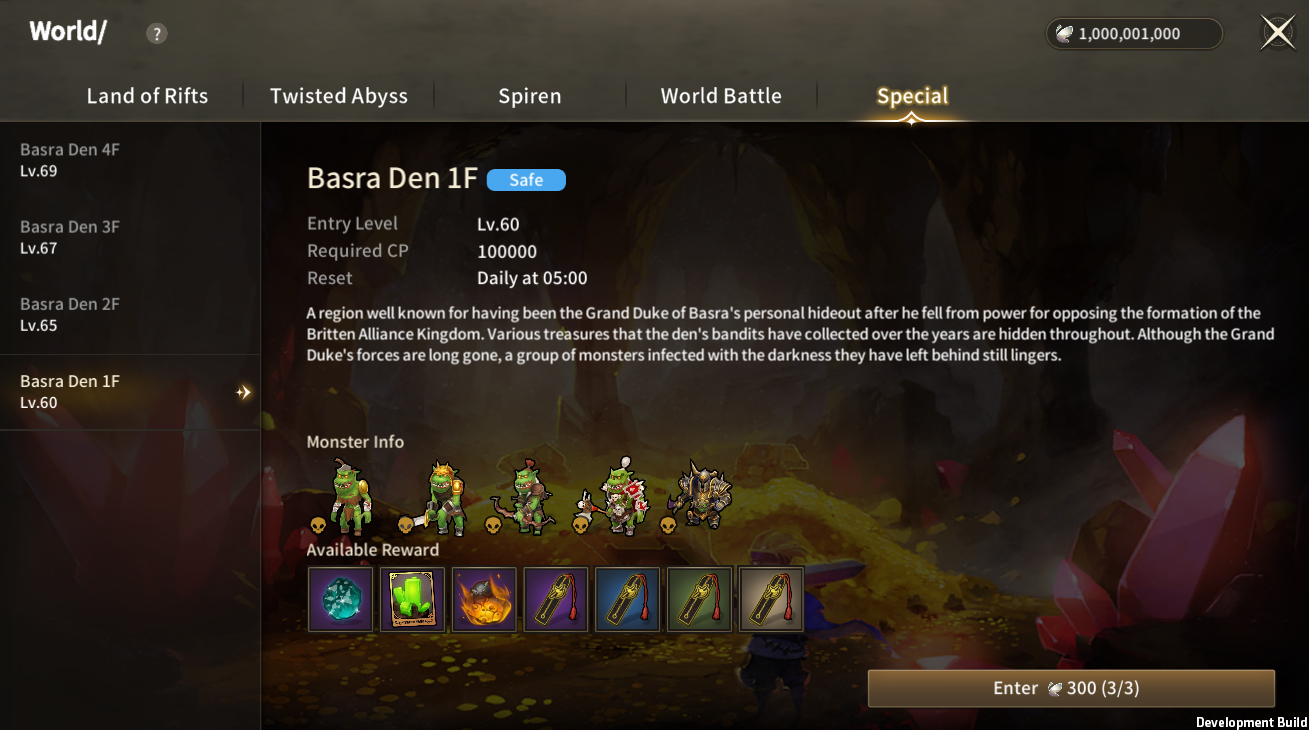Choose Basra Den 4F from the list

130,160
